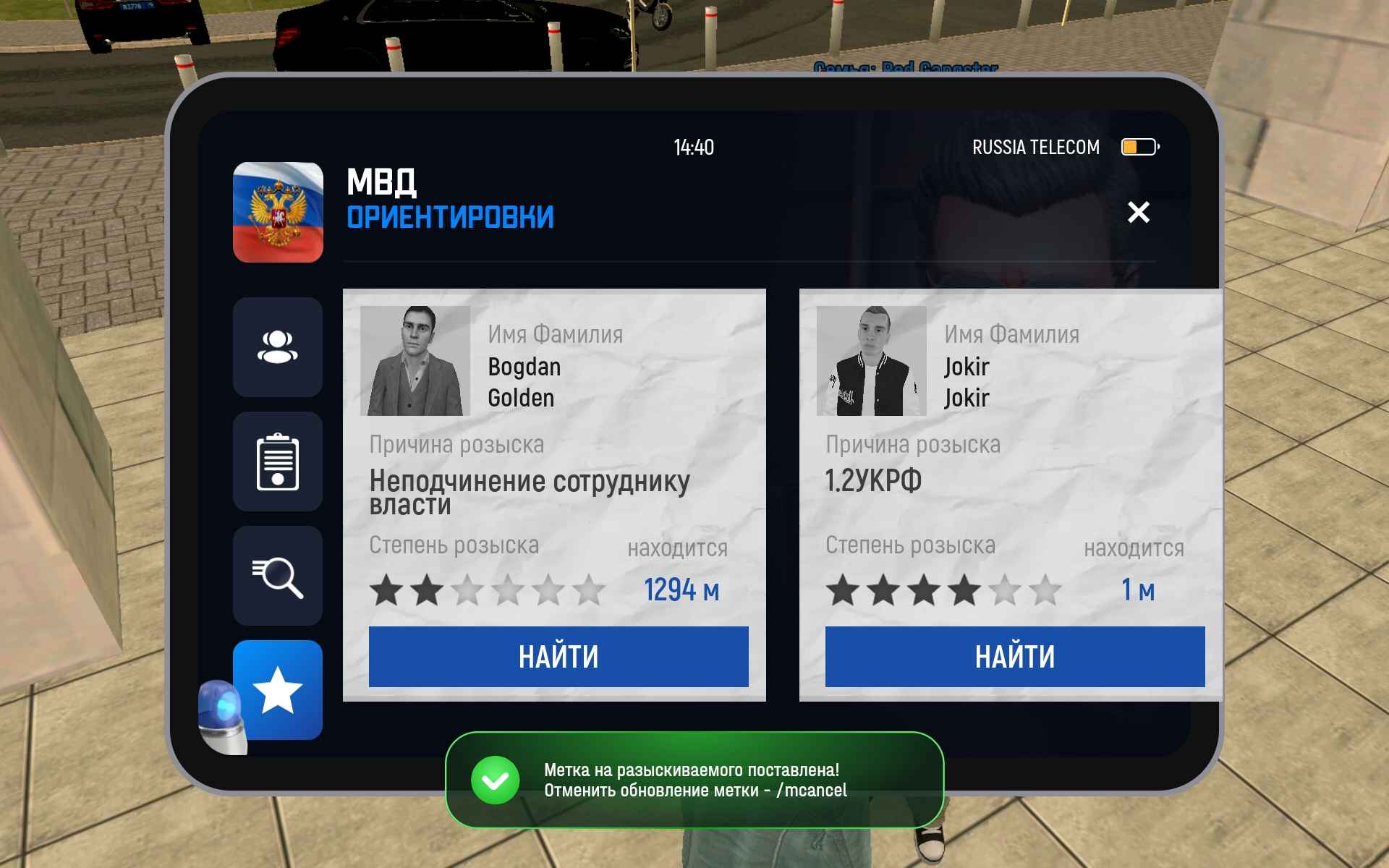Select the highlighted star tab
Image resolution: width=1389 pixels, height=868 pixels.
pos(278,690)
